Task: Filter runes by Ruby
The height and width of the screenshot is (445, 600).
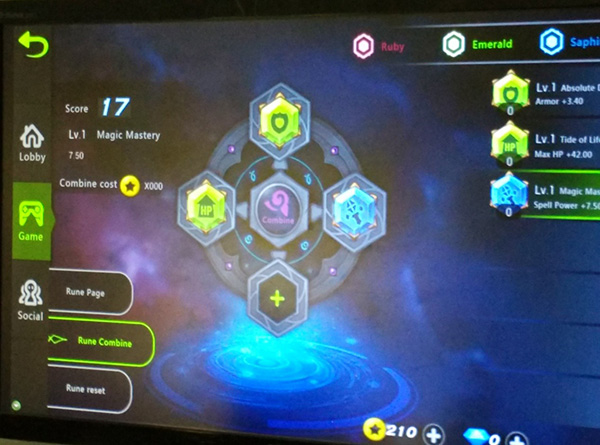Action: point(380,44)
